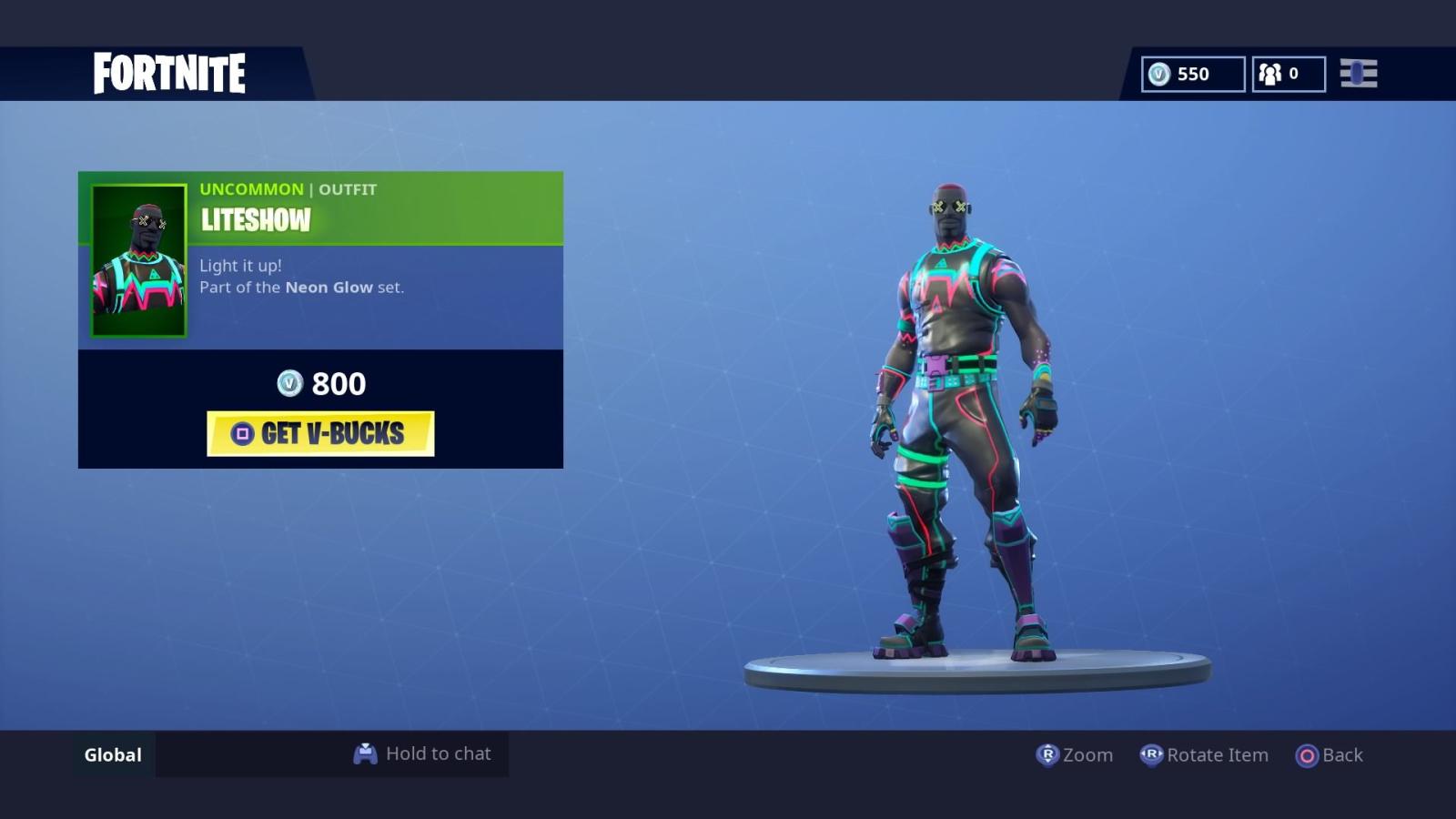Open the main menu icon top right

(x=1358, y=73)
